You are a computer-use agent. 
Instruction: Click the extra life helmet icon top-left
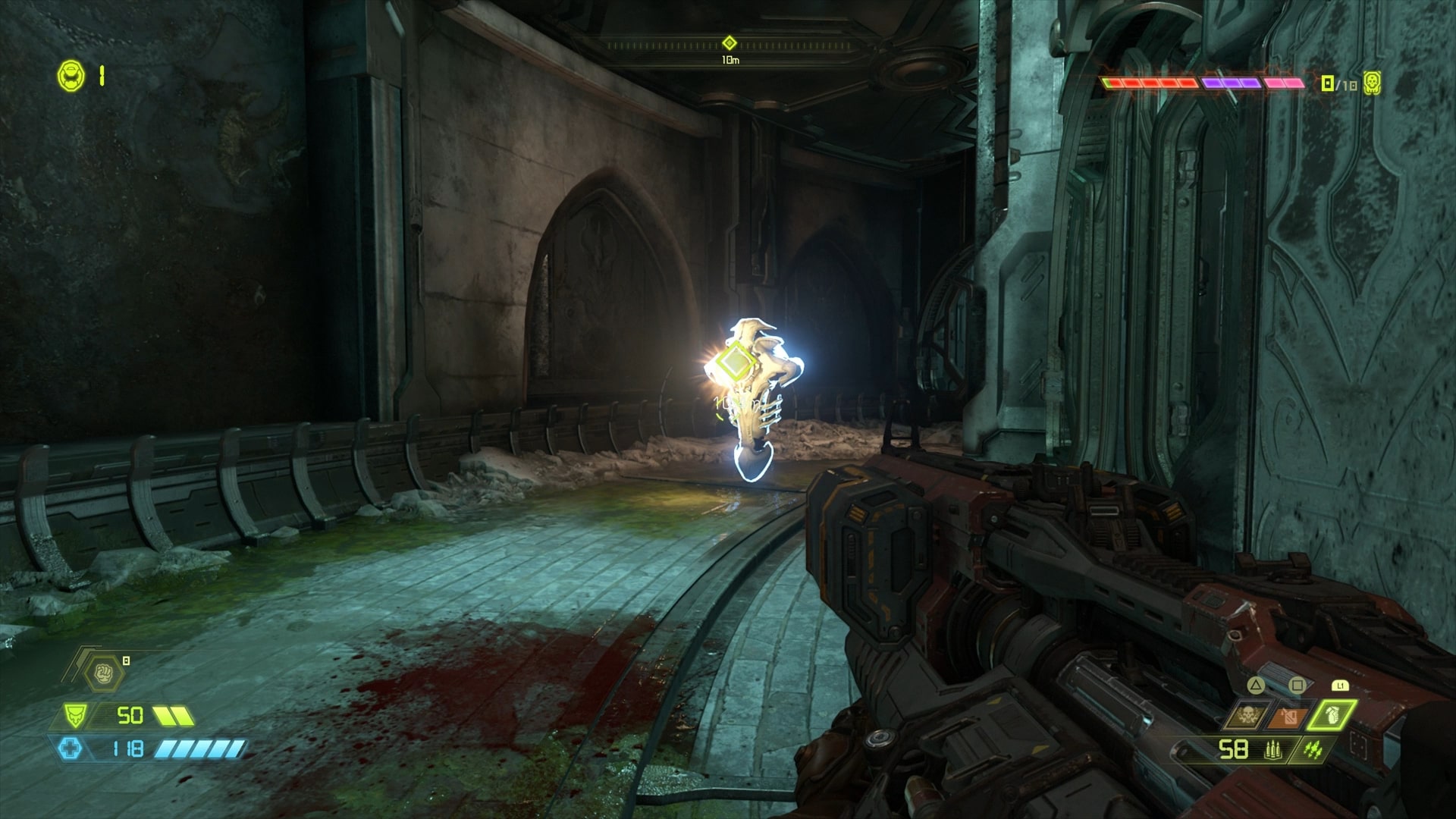[72, 74]
